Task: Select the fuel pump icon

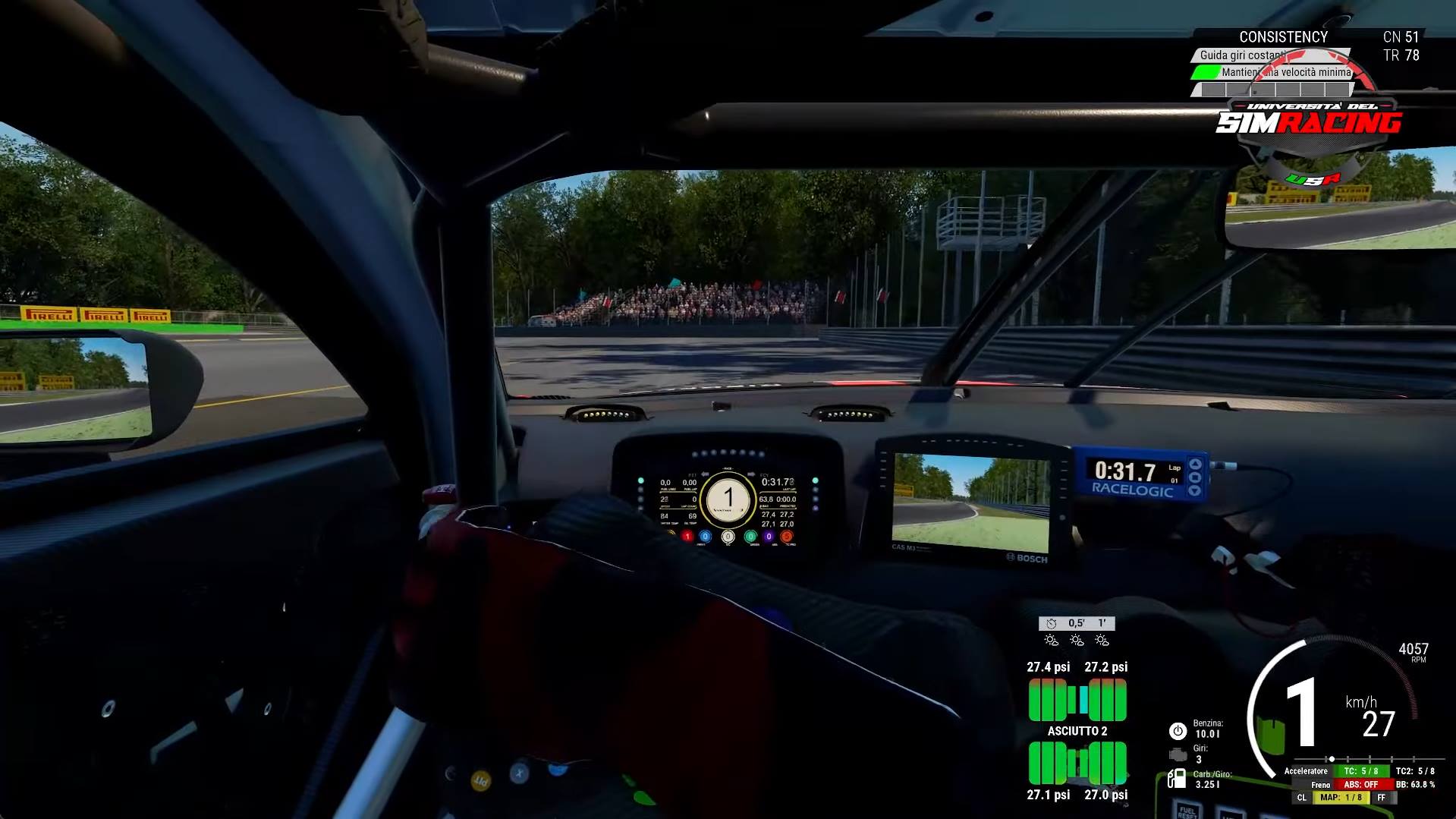Action: [x=1177, y=778]
